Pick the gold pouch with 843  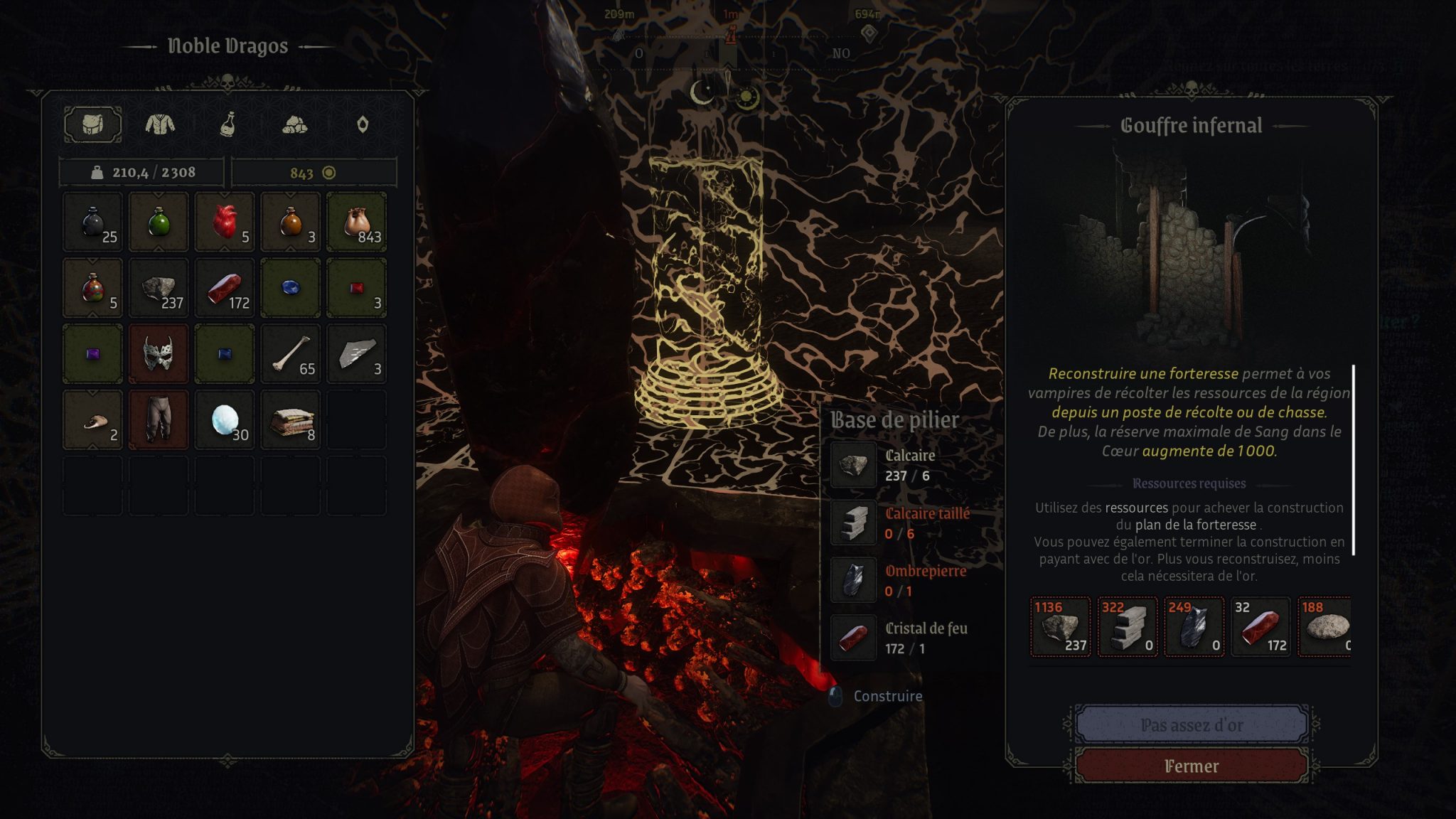[x=357, y=222]
